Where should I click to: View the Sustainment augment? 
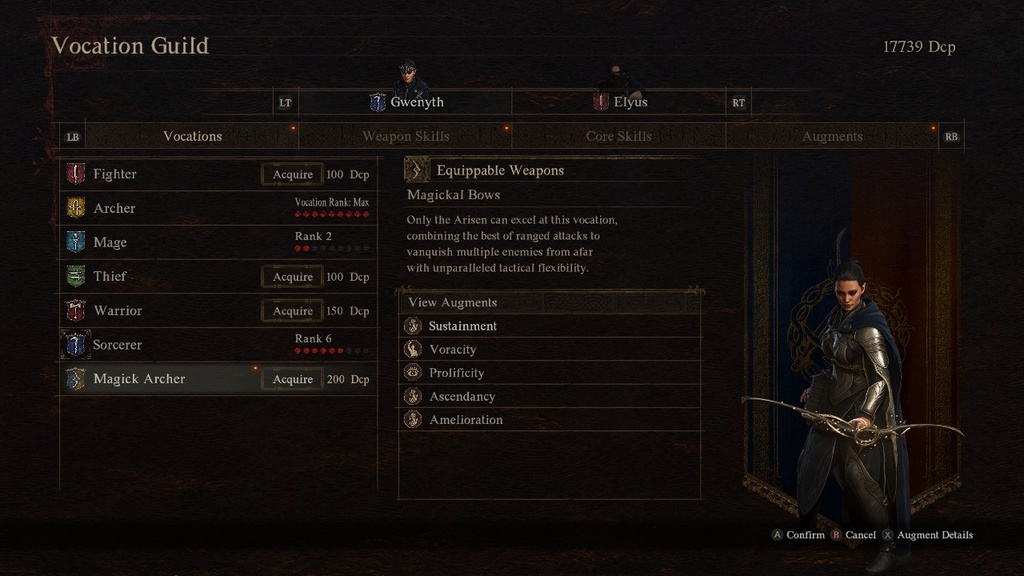point(463,326)
